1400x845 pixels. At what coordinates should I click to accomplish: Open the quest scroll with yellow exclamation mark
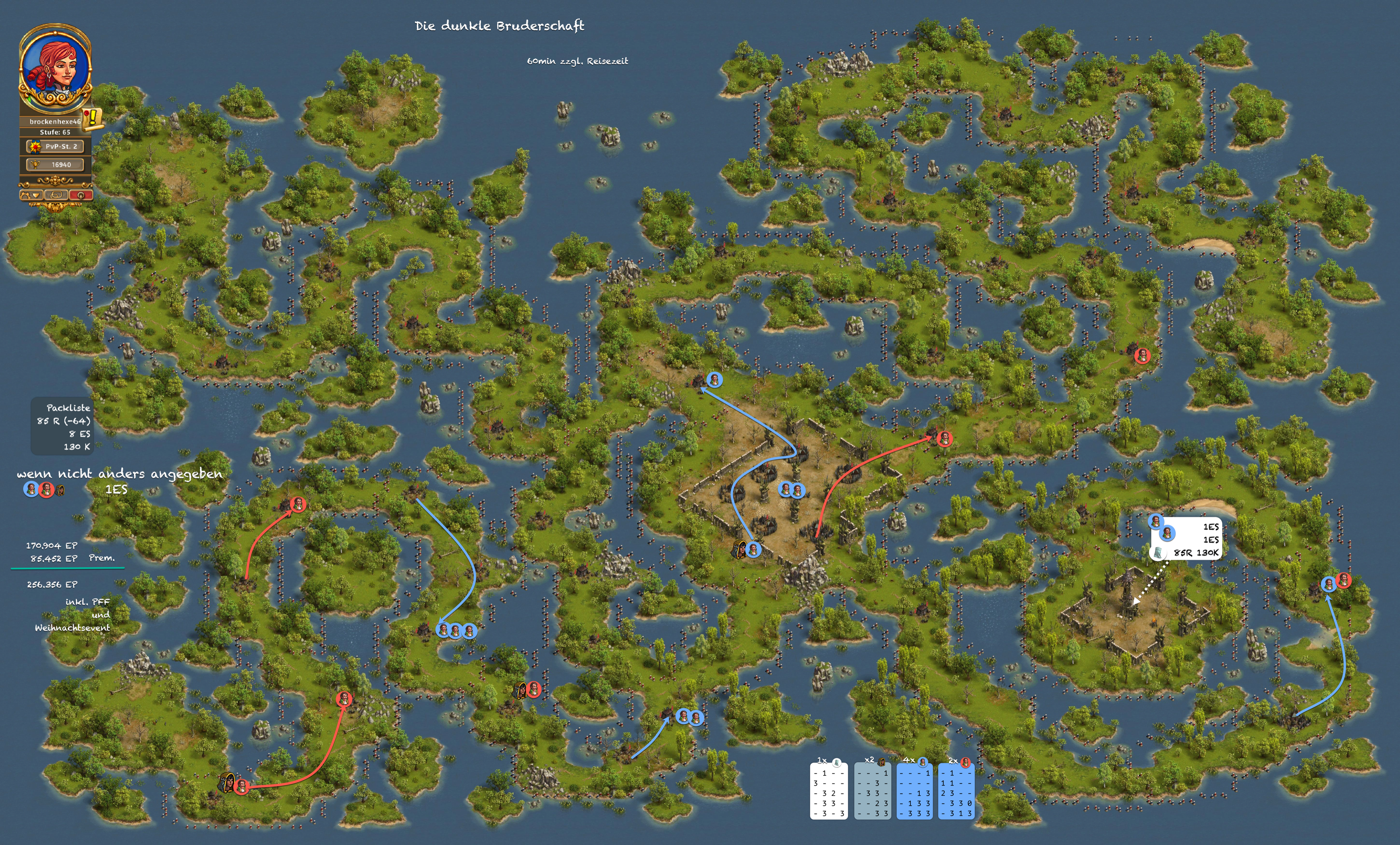(93, 119)
